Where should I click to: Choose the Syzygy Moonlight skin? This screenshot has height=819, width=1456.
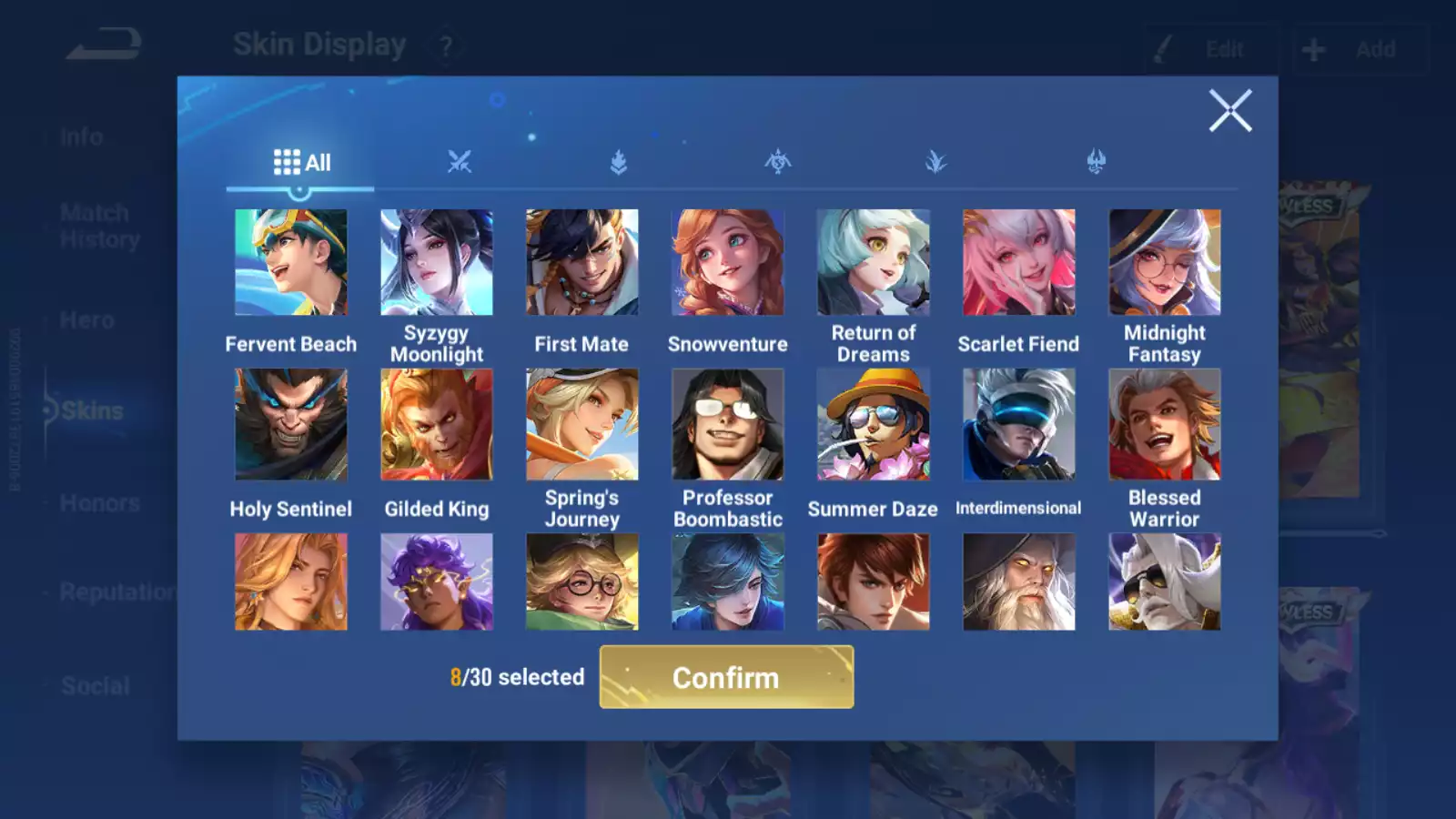[437, 262]
